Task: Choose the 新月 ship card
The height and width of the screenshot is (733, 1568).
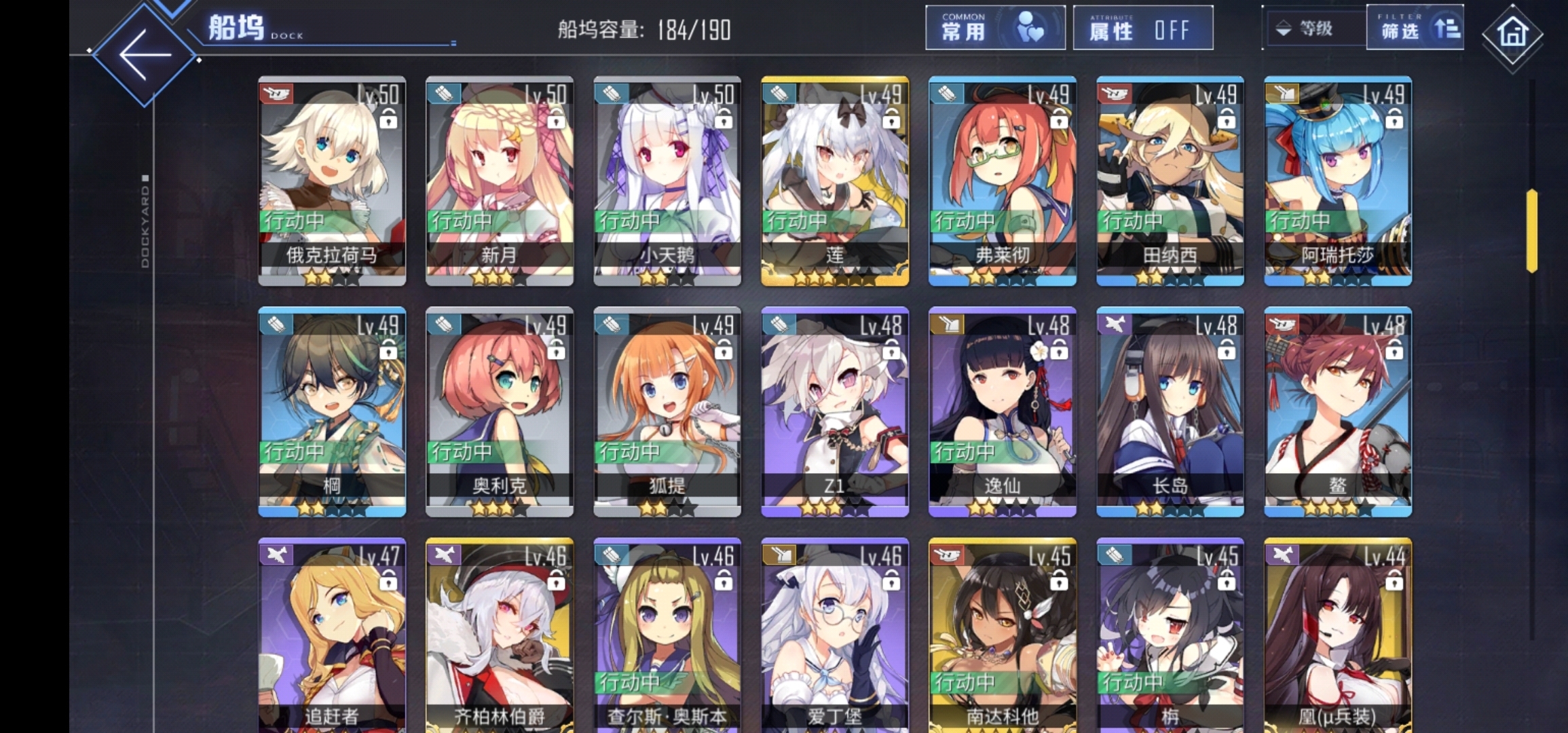Action: [500, 181]
